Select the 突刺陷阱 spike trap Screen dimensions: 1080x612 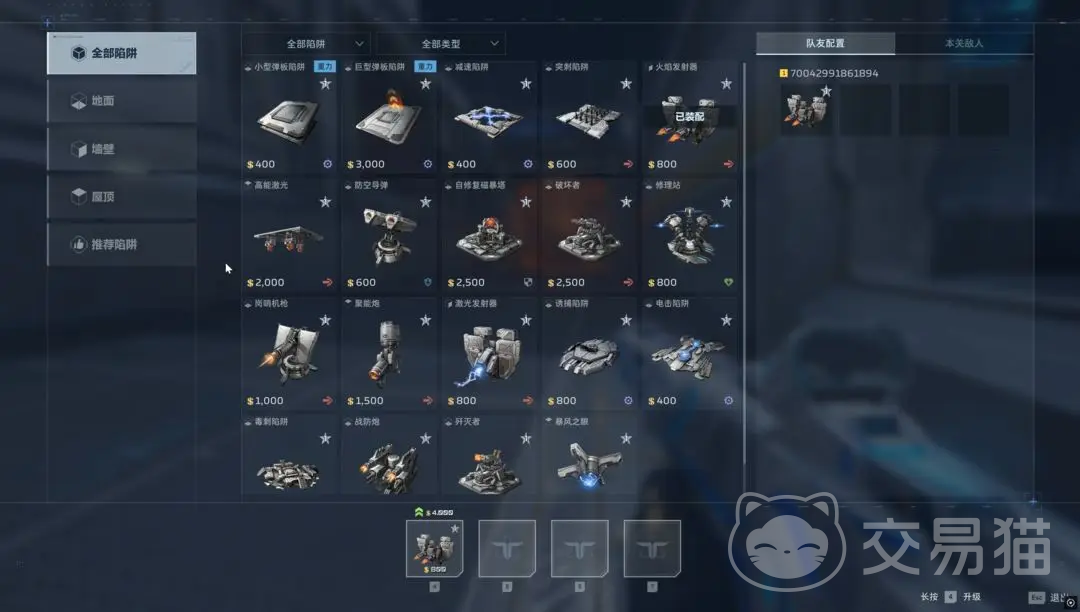coord(590,118)
